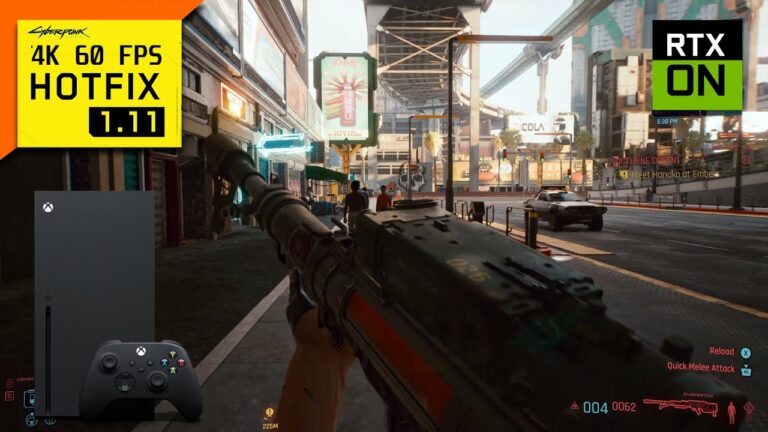Click the yellow quest marker beside Meet Hanako
This screenshot has width=768, height=432.
click(x=623, y=173)
